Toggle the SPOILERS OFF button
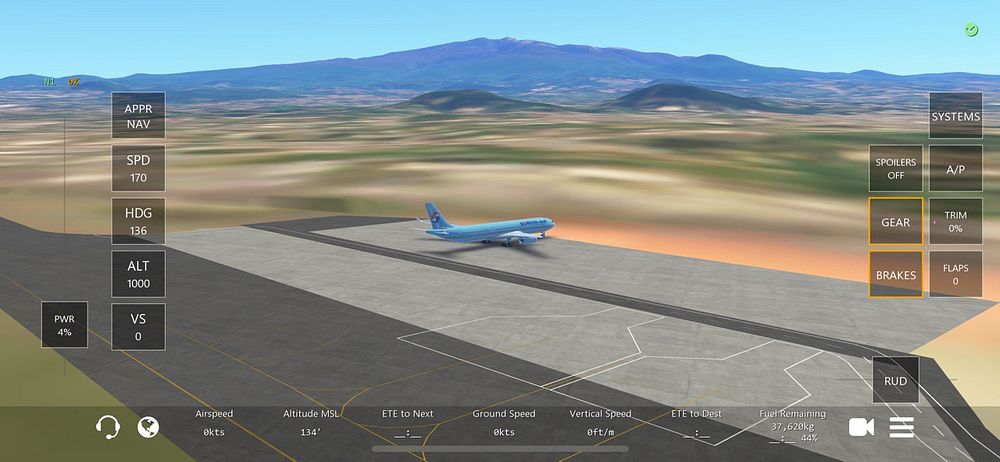 [895, 169]
